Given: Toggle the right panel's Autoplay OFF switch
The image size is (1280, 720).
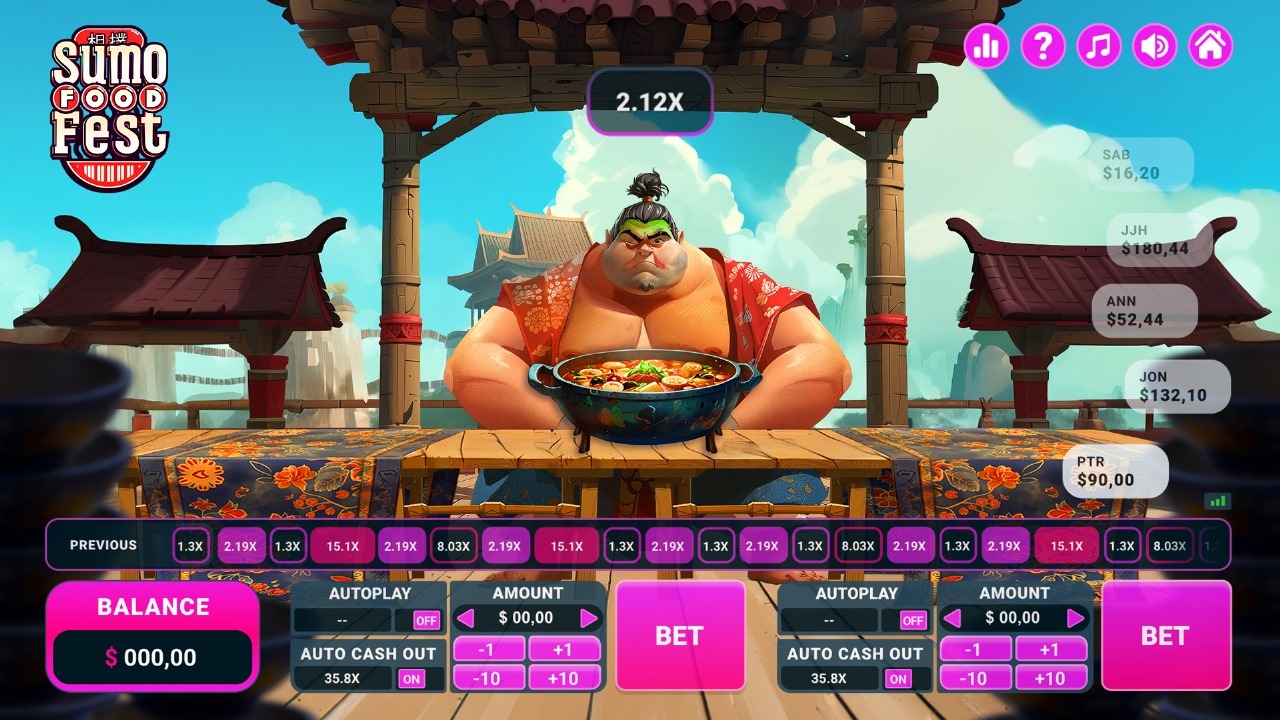Looking at the screenshot, I should (913, 620).
